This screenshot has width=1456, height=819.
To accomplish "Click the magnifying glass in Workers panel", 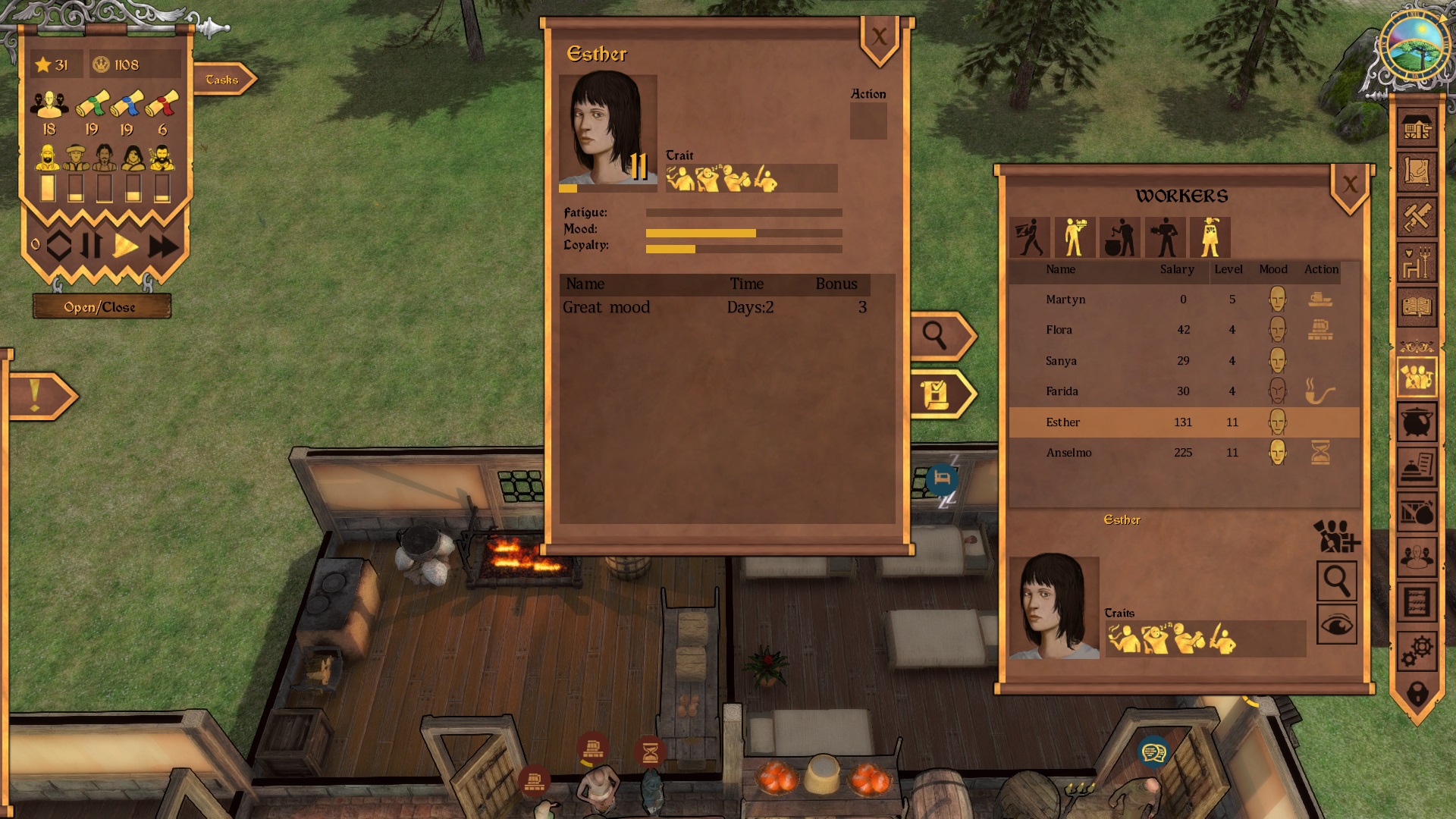I will (1336, 581).
